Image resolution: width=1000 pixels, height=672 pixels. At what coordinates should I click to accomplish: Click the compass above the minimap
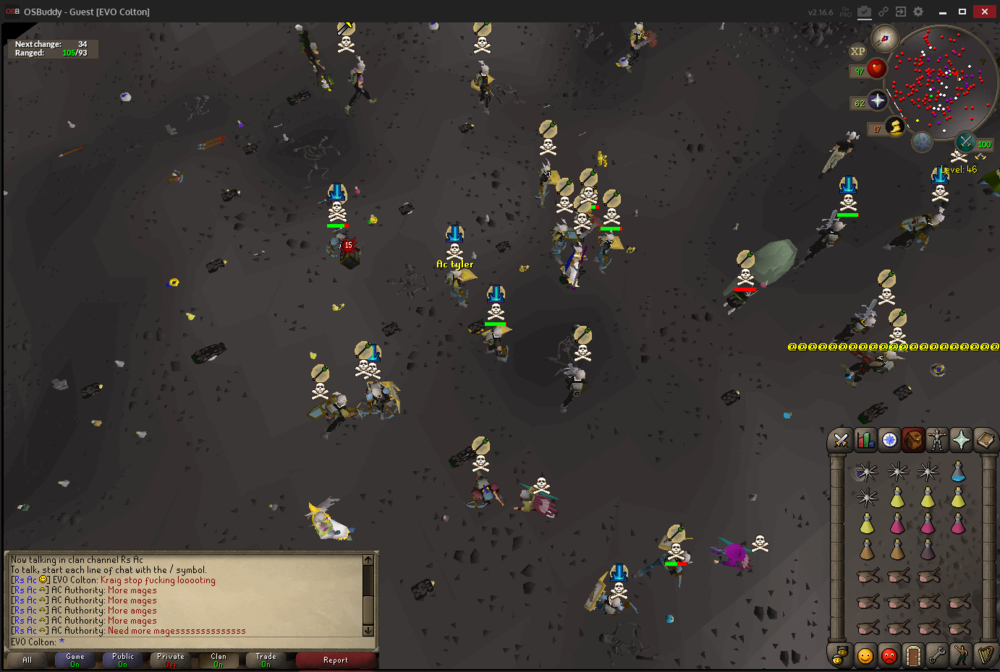tap(884, 38)
